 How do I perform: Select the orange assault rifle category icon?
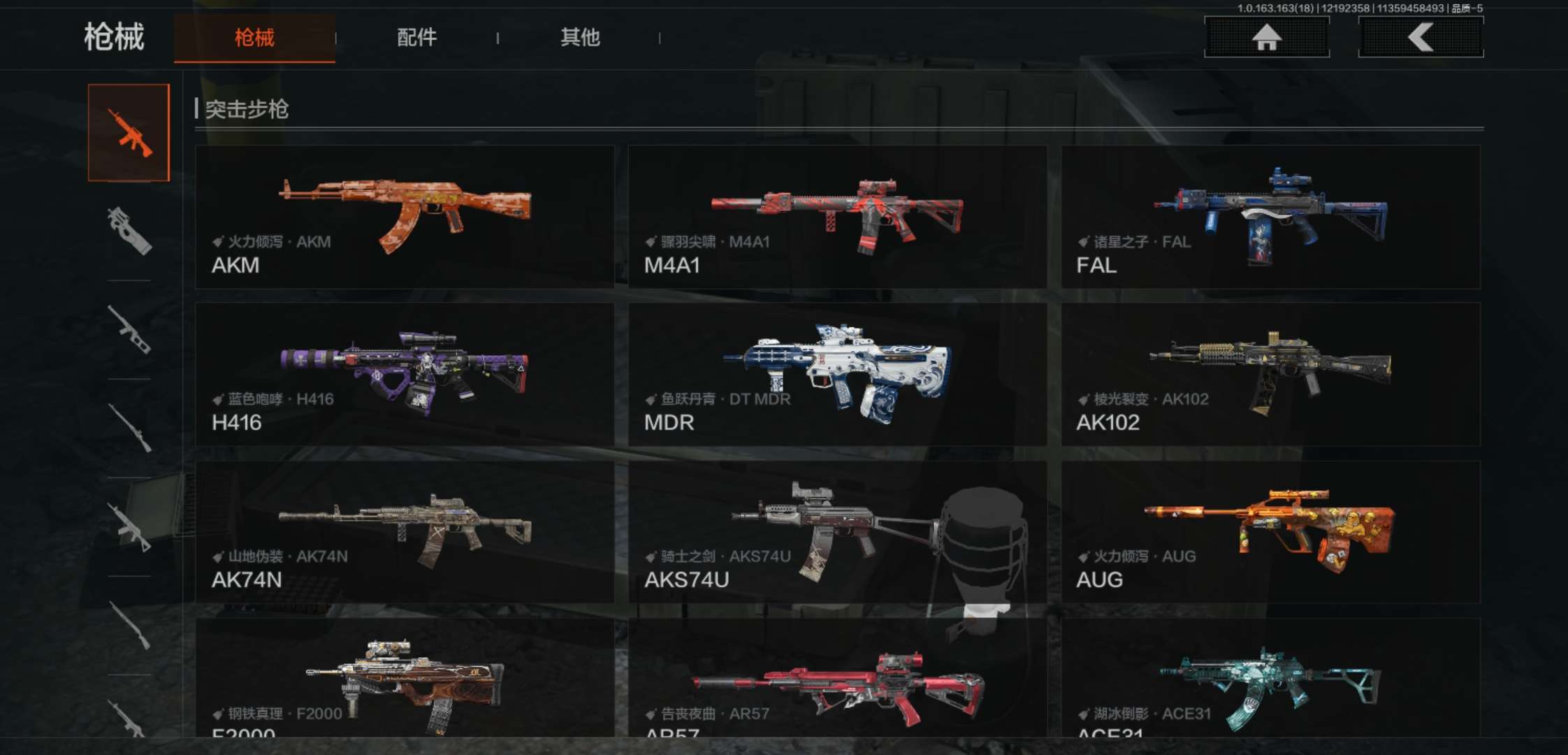pos(129,133)
